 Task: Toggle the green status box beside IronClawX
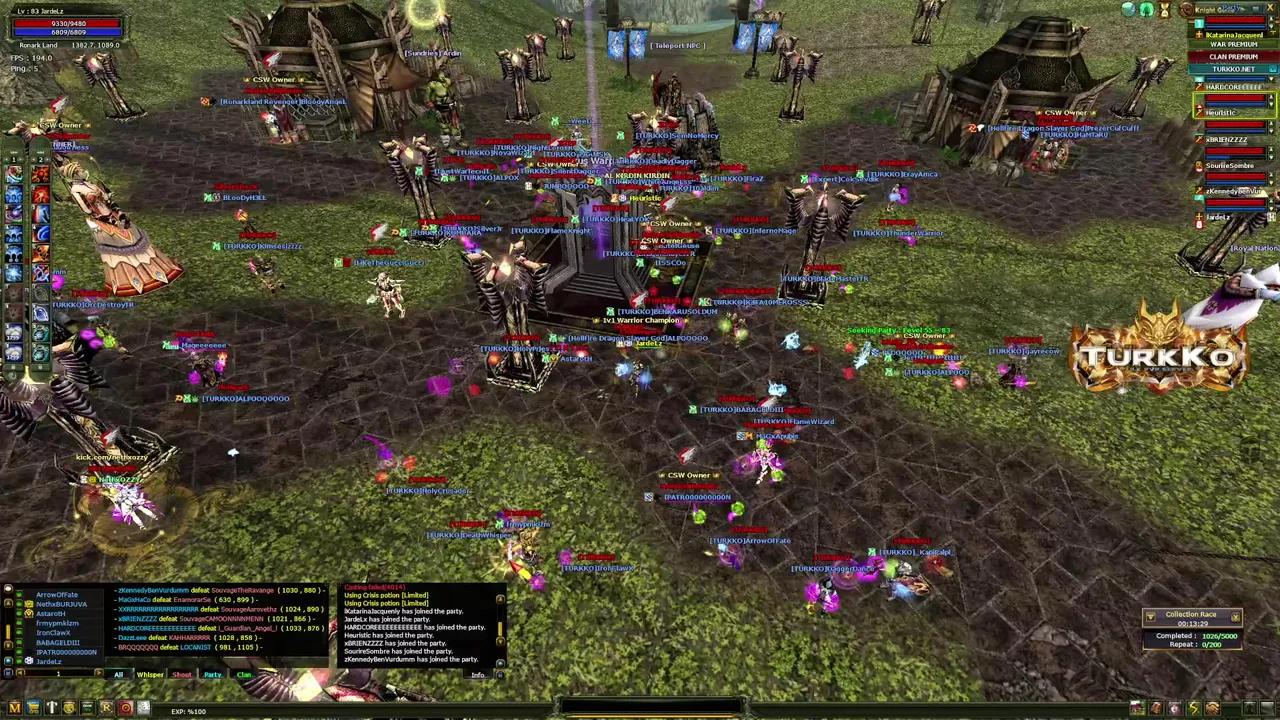pyautogui.click(x=20, y=630)
